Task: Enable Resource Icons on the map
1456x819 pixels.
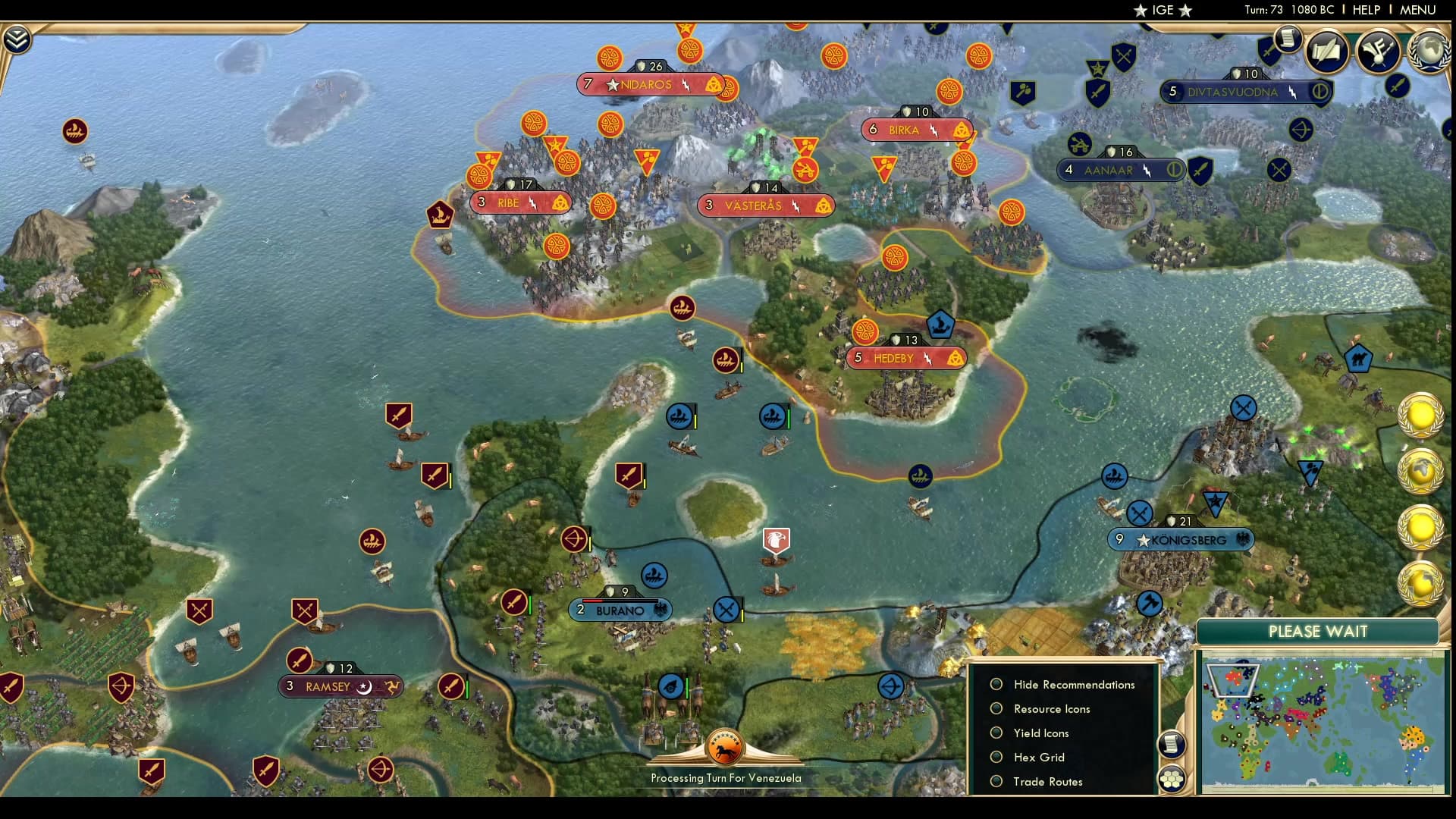Action: coord(996,708)
